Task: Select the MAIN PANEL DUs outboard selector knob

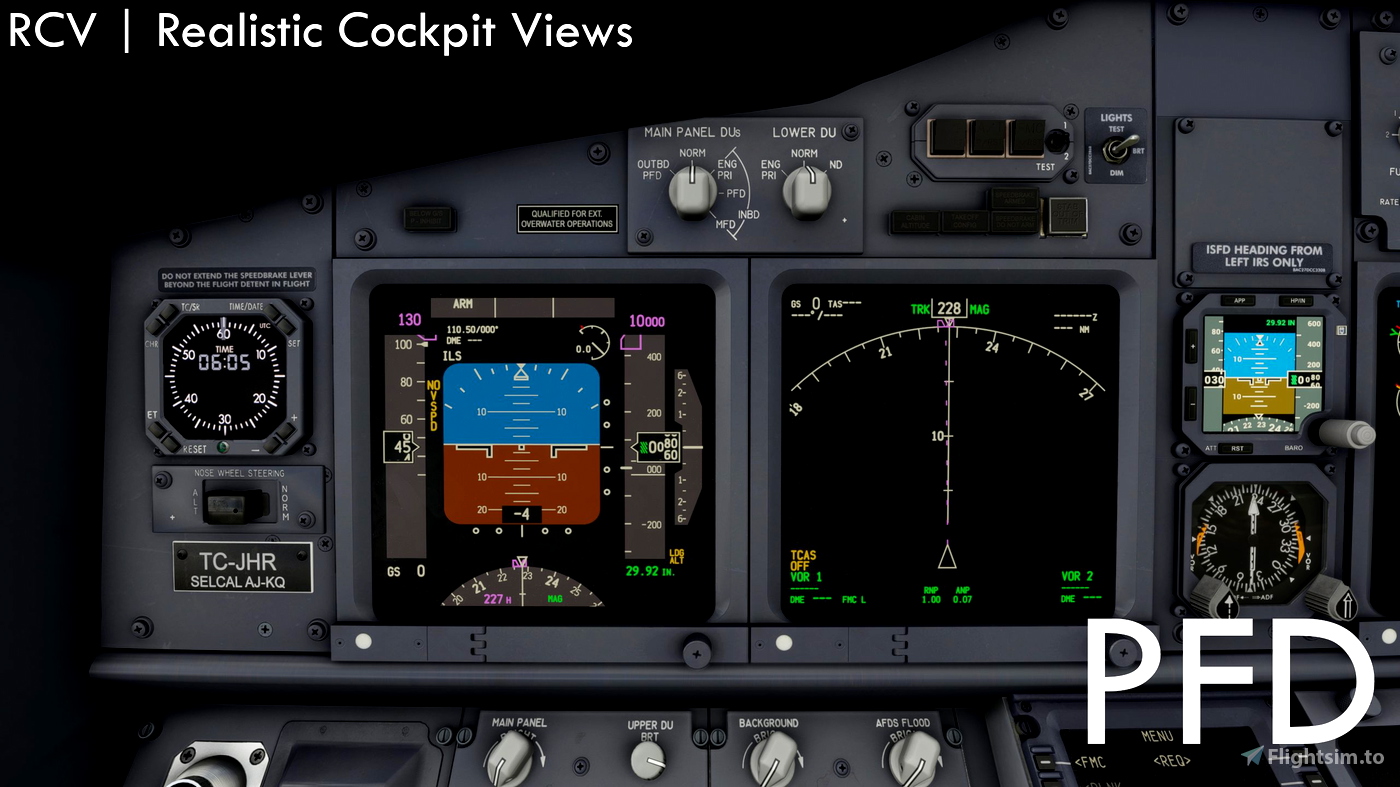Action: click(x=692, y=190)
